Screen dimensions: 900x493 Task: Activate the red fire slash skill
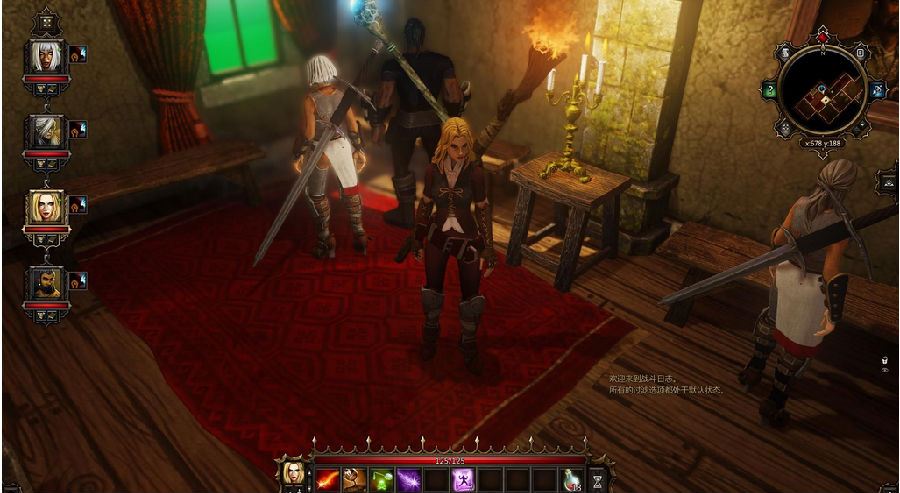(x=327, y=480)
